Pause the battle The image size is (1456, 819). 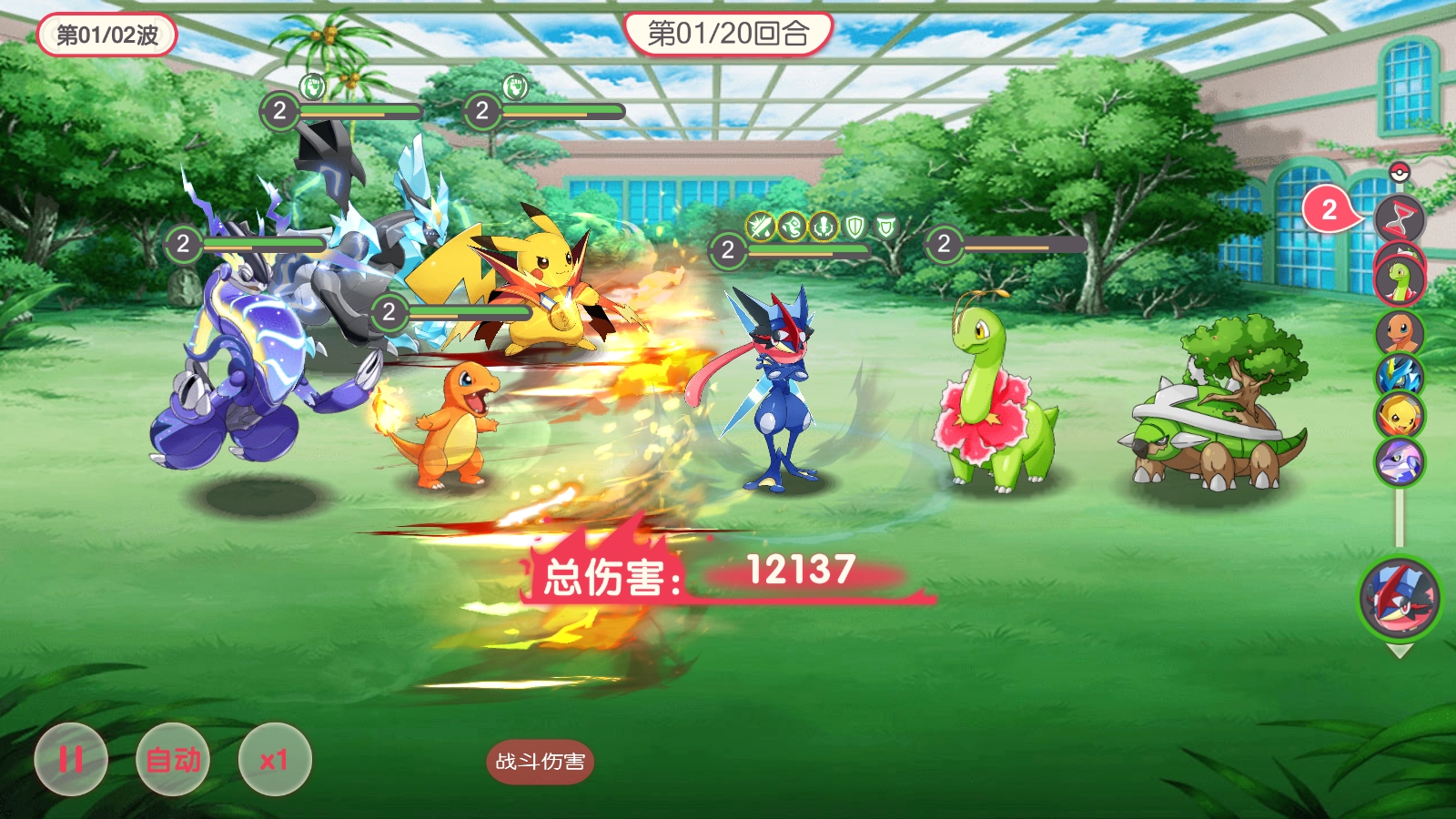[71, 759]
